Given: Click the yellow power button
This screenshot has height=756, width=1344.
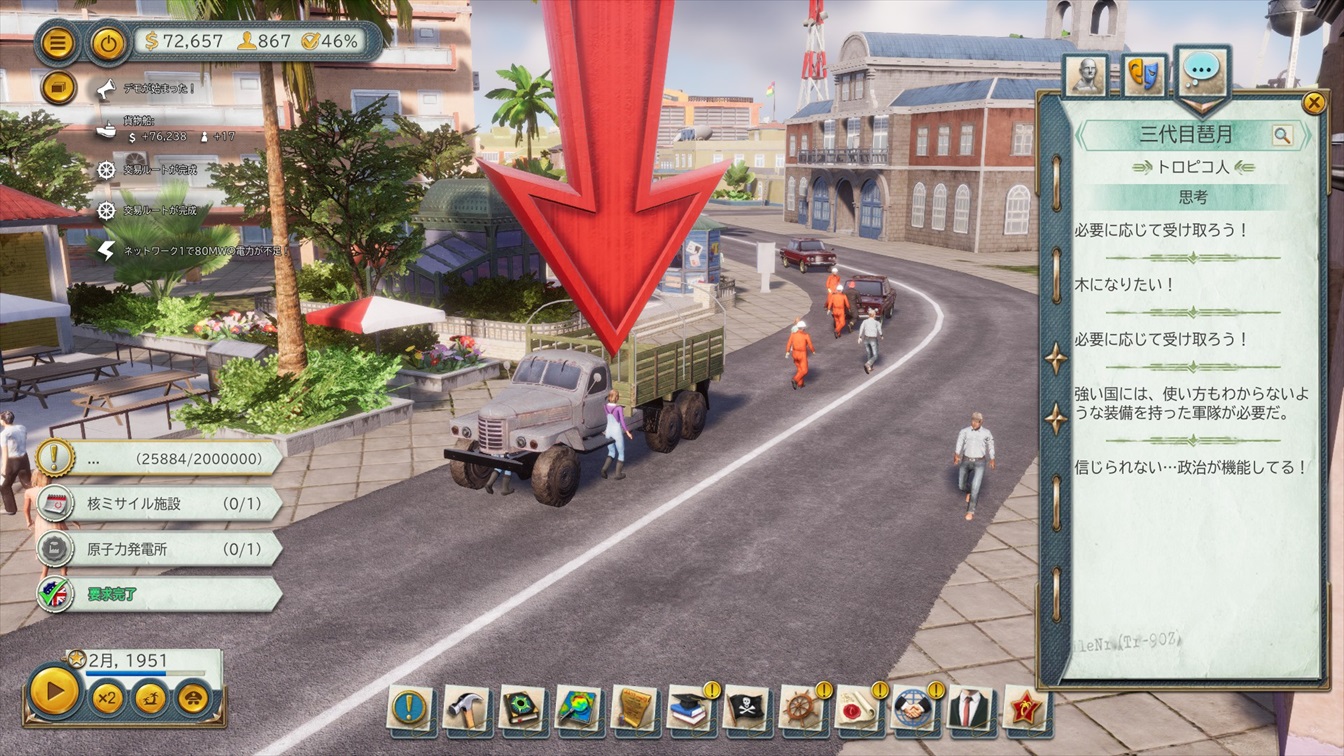Looking at the screenshot, I should [x=107, y=43].
